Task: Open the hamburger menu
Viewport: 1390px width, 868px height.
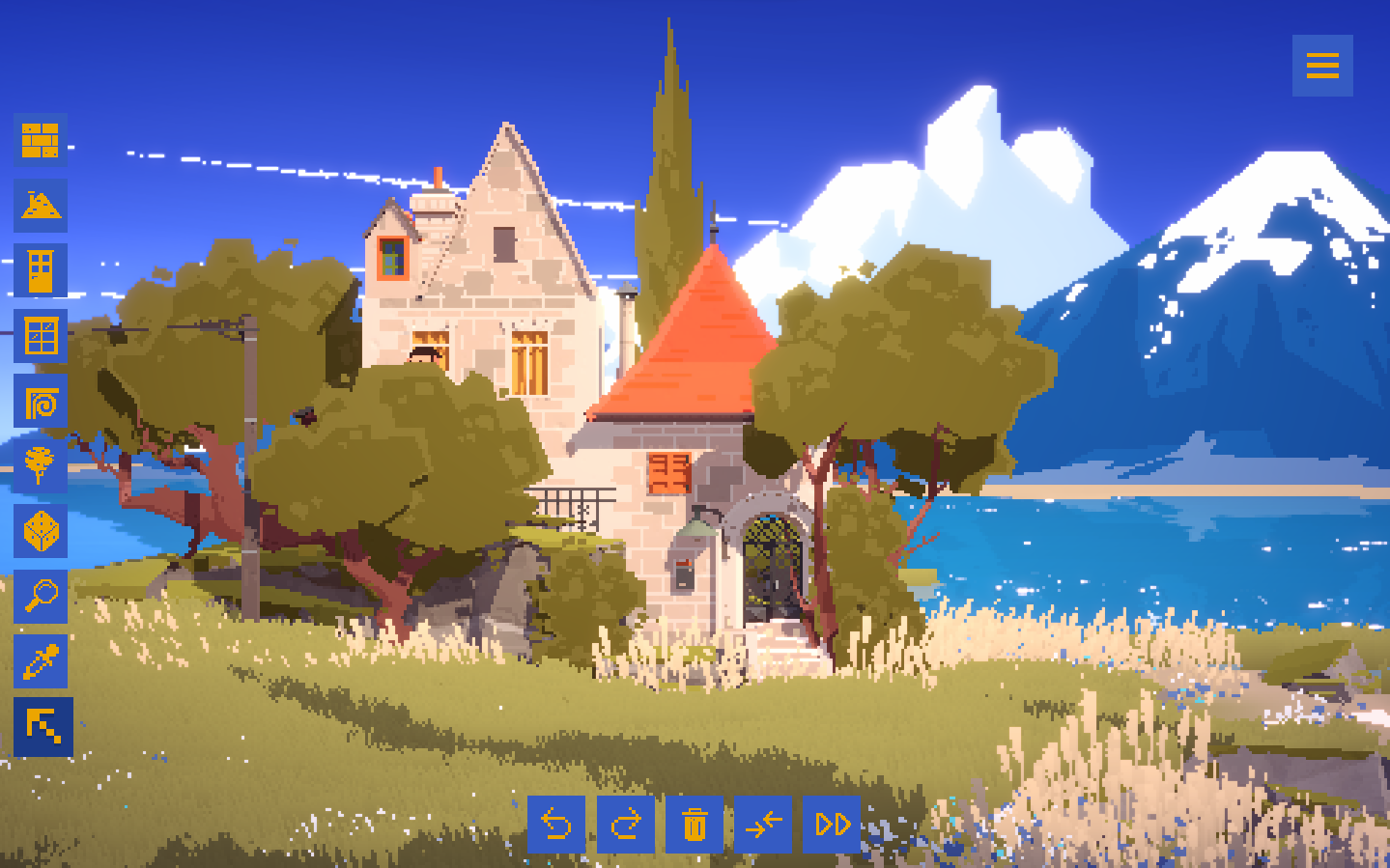Action: click(x=1322, y=66)
